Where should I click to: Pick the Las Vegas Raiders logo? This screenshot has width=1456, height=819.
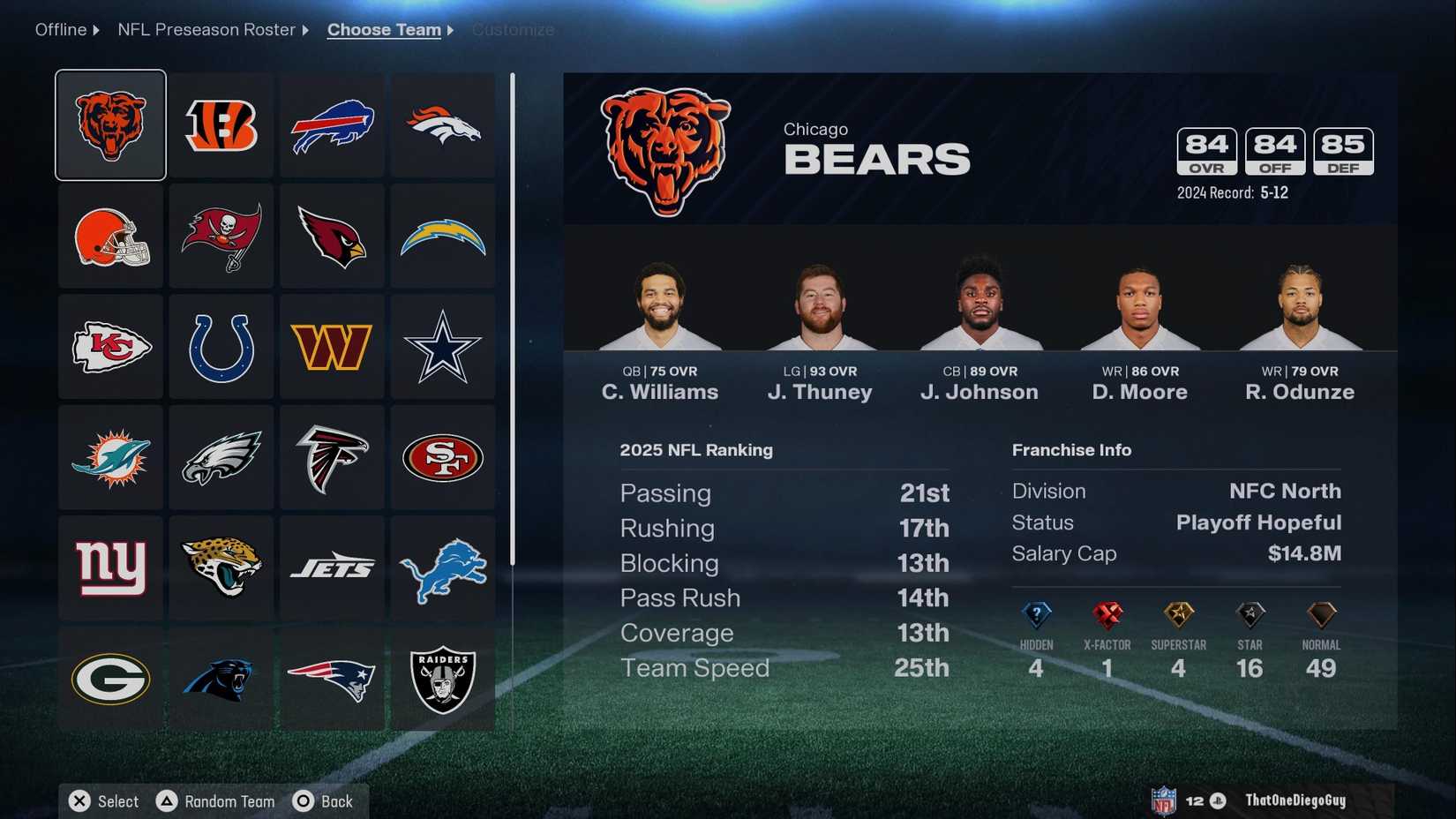pos(443,680)
